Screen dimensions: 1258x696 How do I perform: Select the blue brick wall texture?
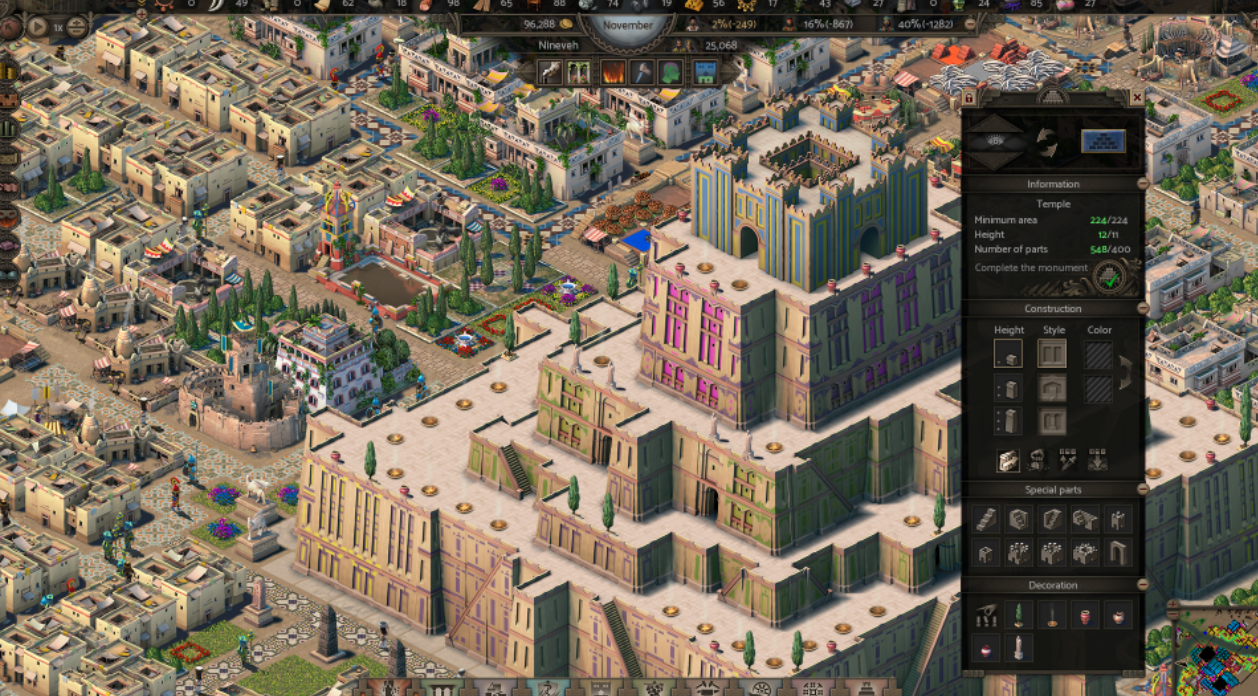pos(1103,141)
